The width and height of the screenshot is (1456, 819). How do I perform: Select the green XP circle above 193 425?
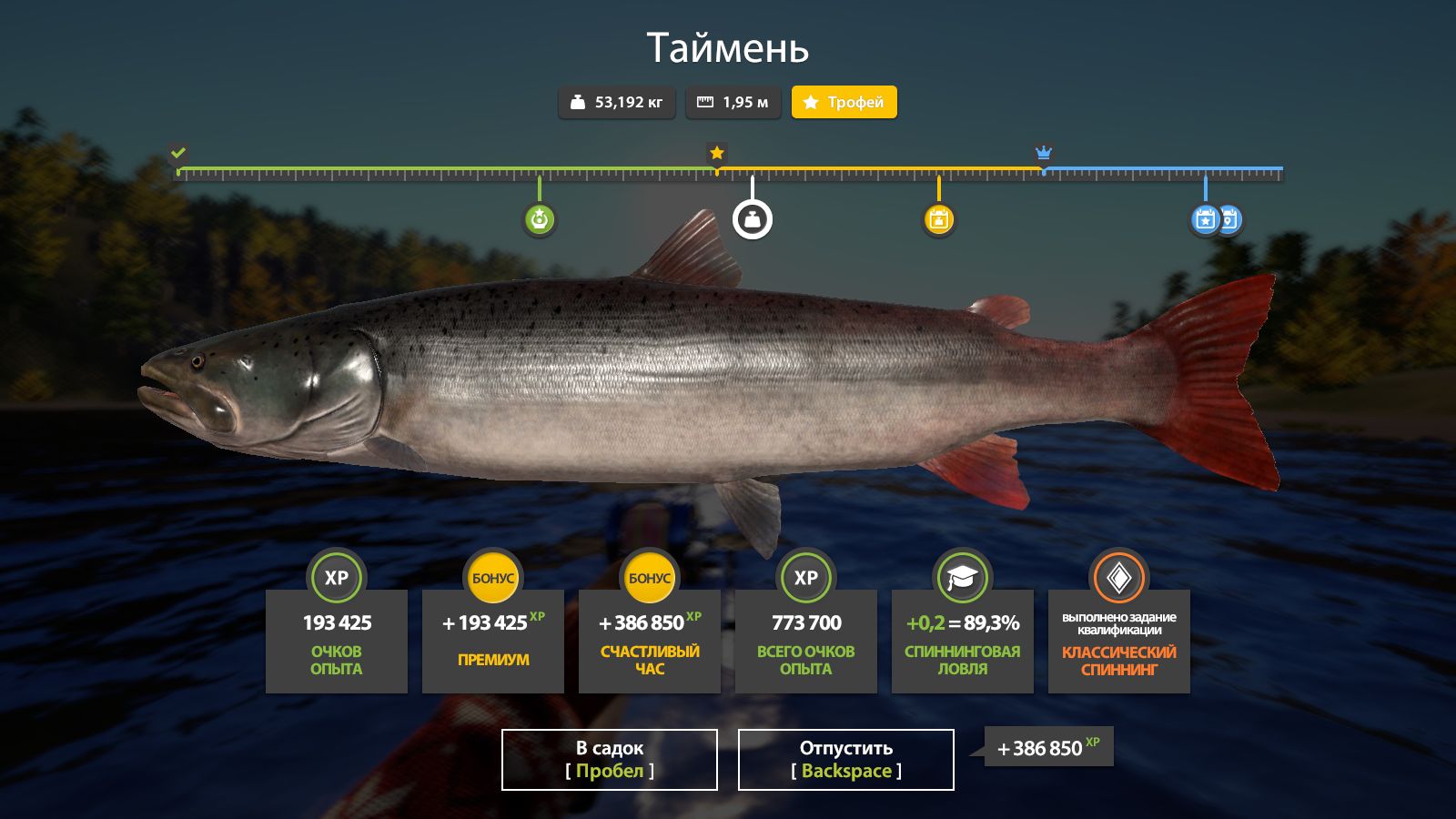click(x=337, y=577)
